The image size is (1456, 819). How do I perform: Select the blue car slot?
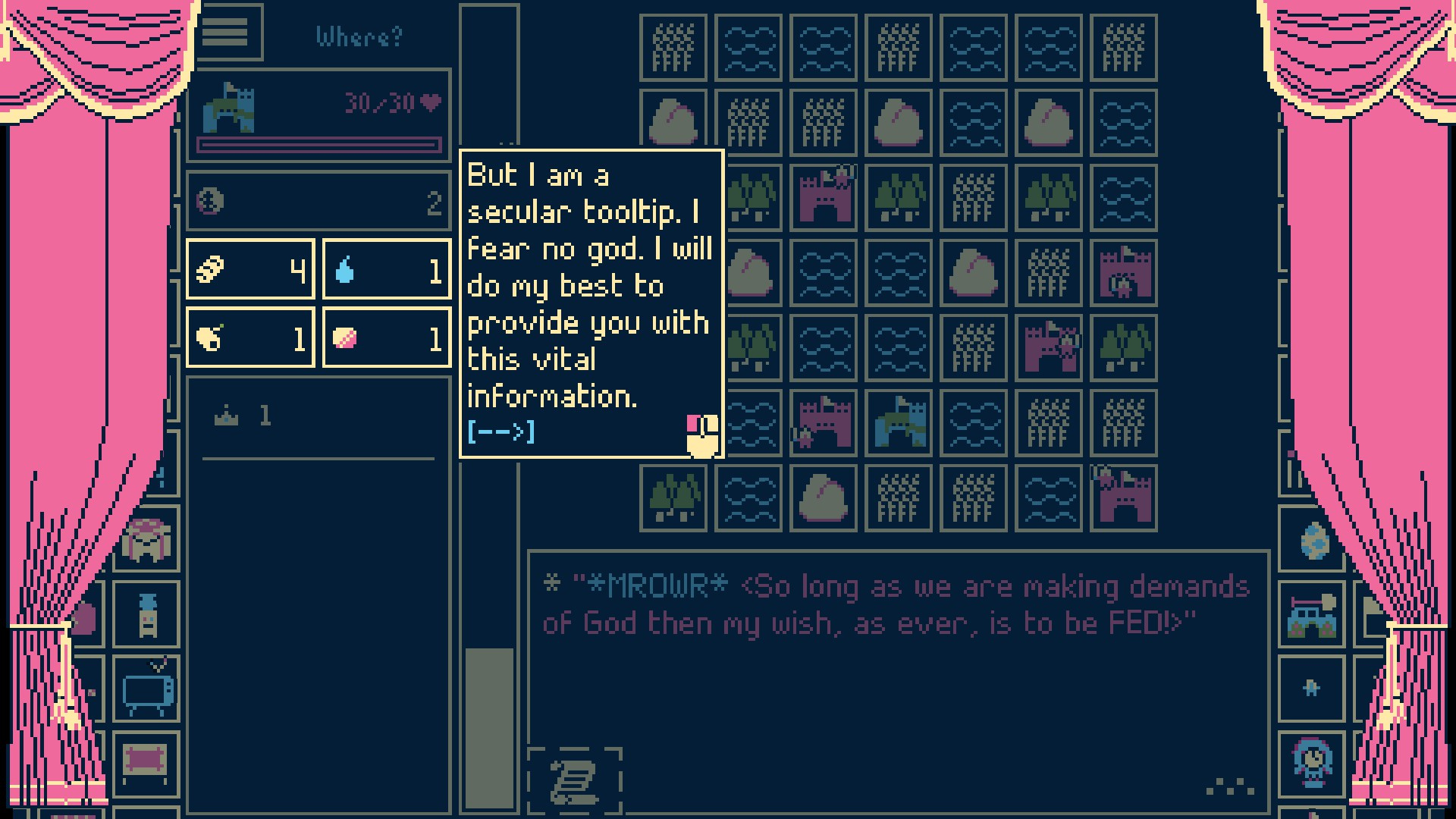[1313, 614]
